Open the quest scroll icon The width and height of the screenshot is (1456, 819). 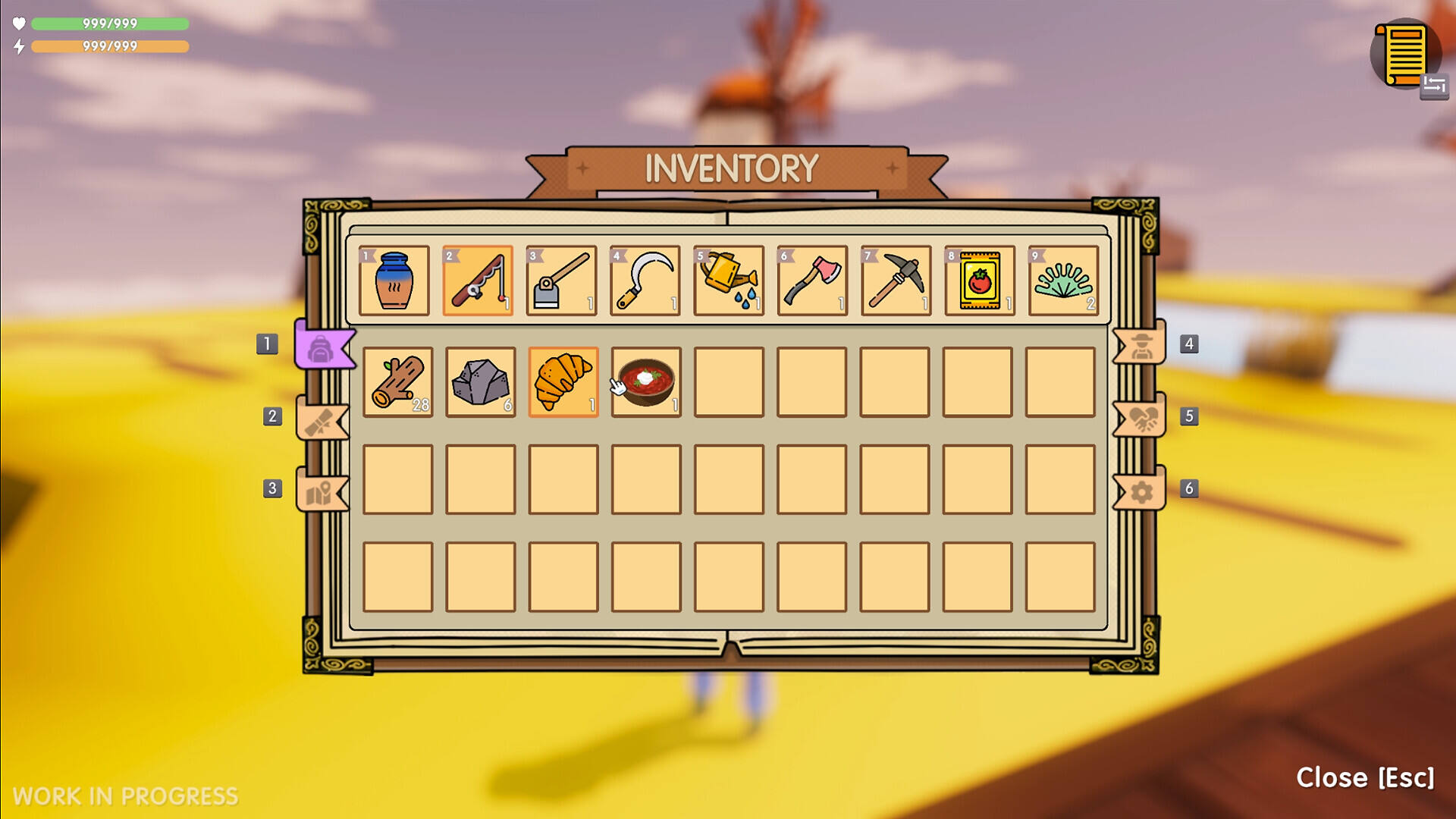pos(1404,55)
